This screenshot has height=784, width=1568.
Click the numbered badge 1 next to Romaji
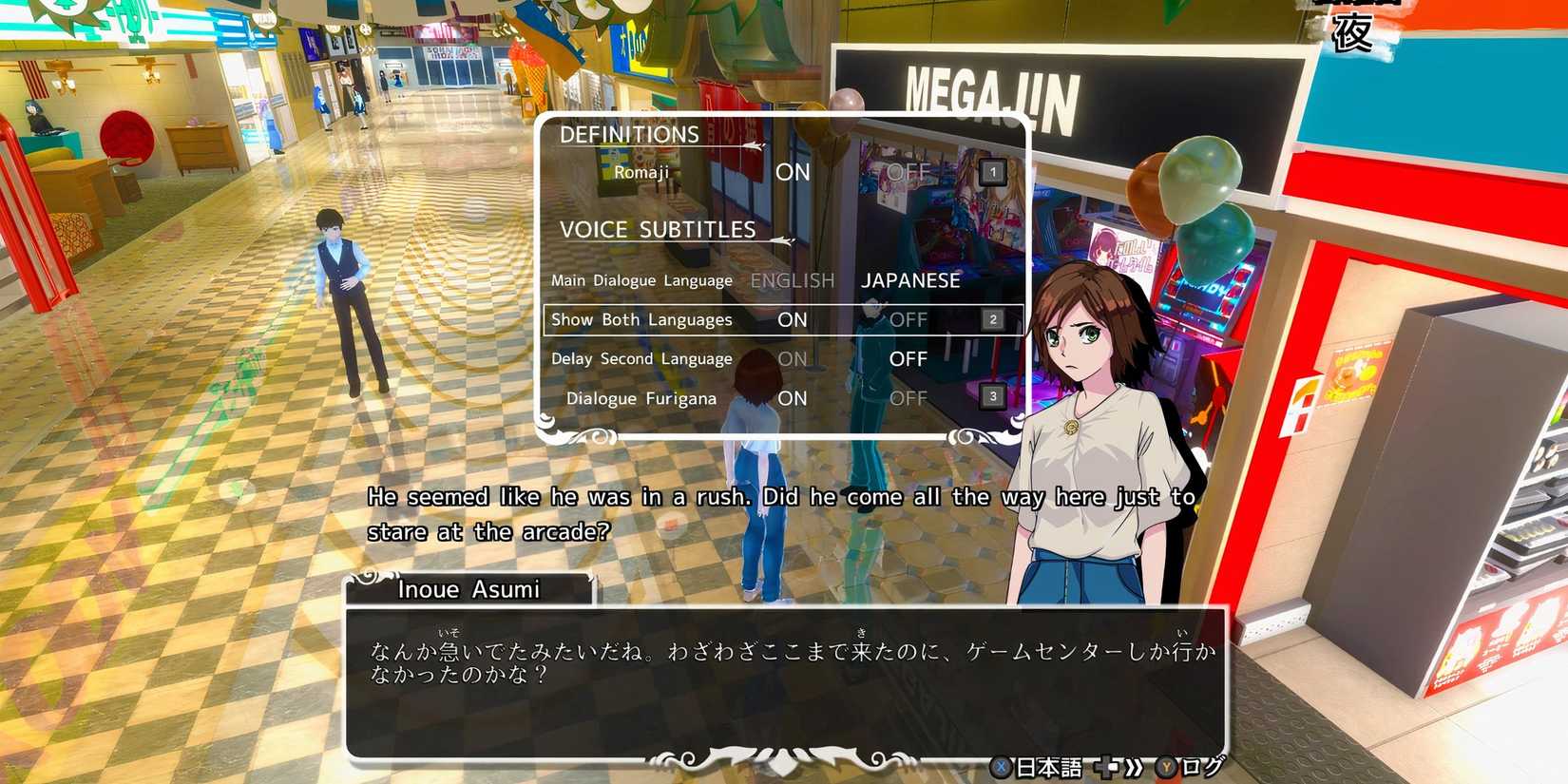point(992,171)
